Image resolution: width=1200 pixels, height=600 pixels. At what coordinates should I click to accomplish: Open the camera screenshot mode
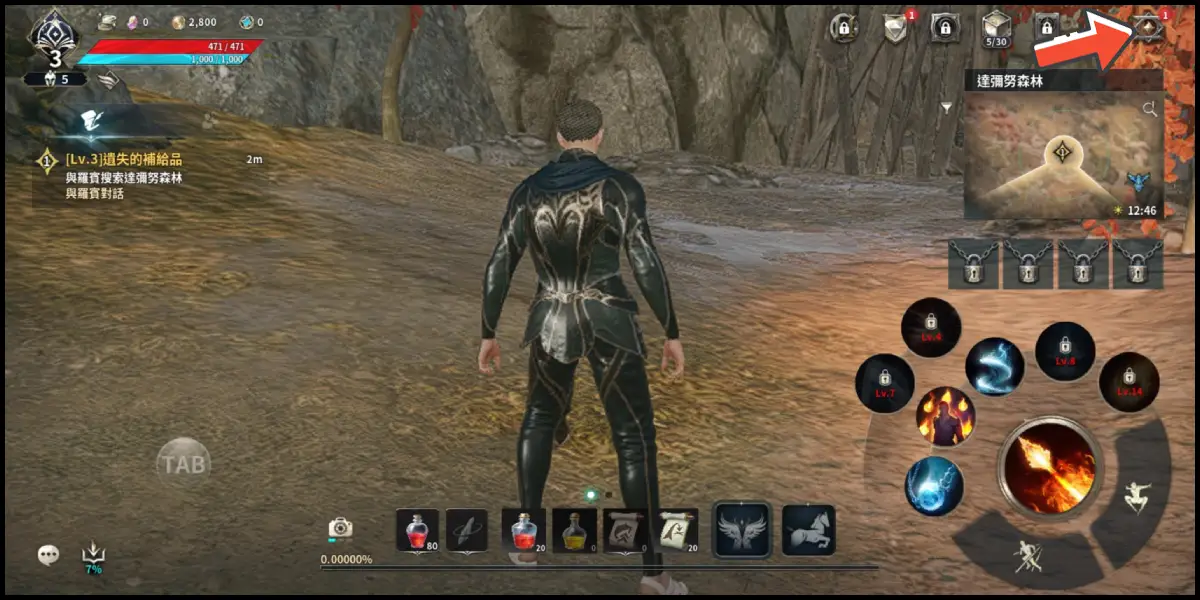(x=341, y=527)
